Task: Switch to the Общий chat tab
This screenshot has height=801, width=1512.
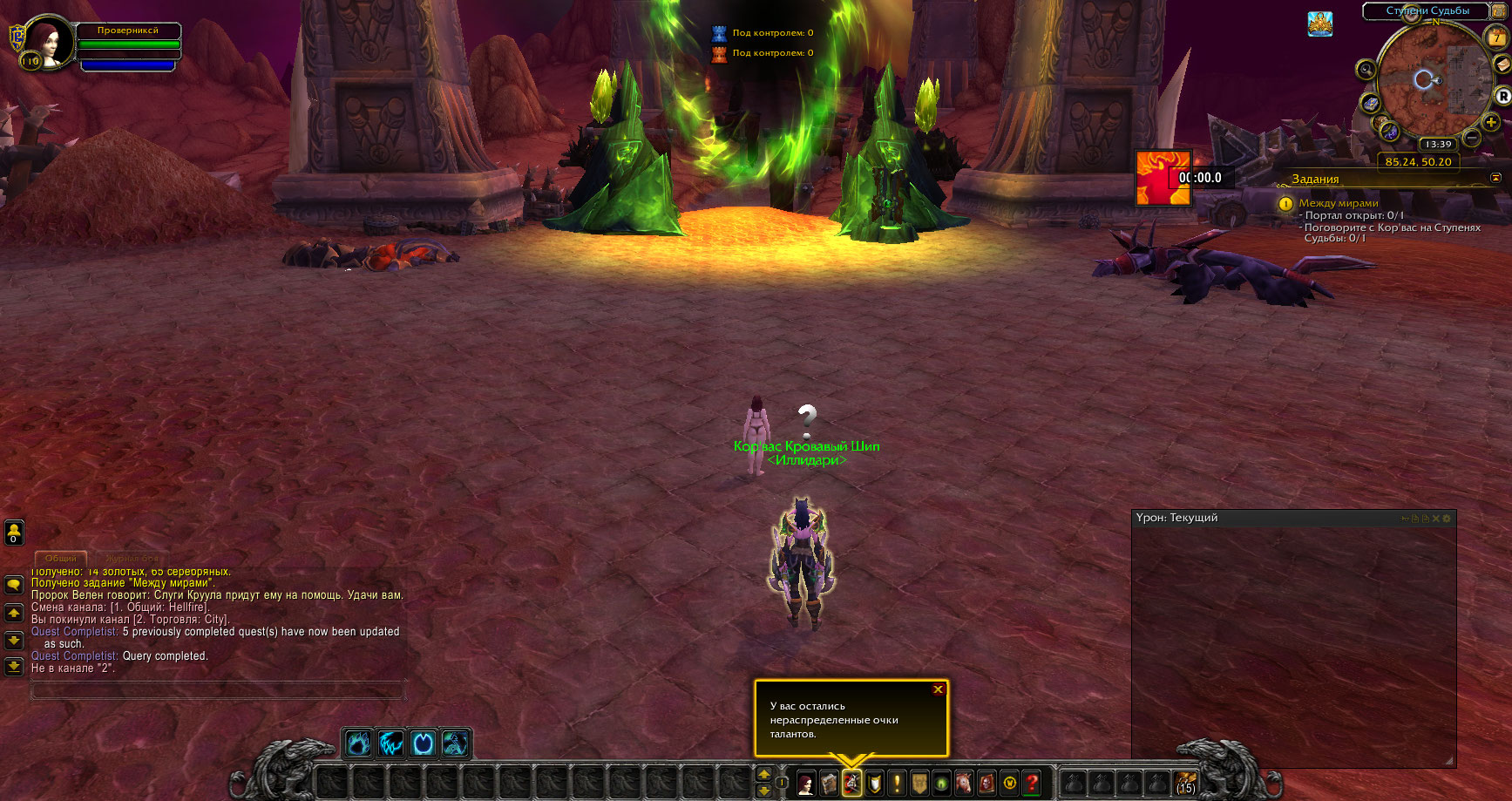Action: (61, 558)
